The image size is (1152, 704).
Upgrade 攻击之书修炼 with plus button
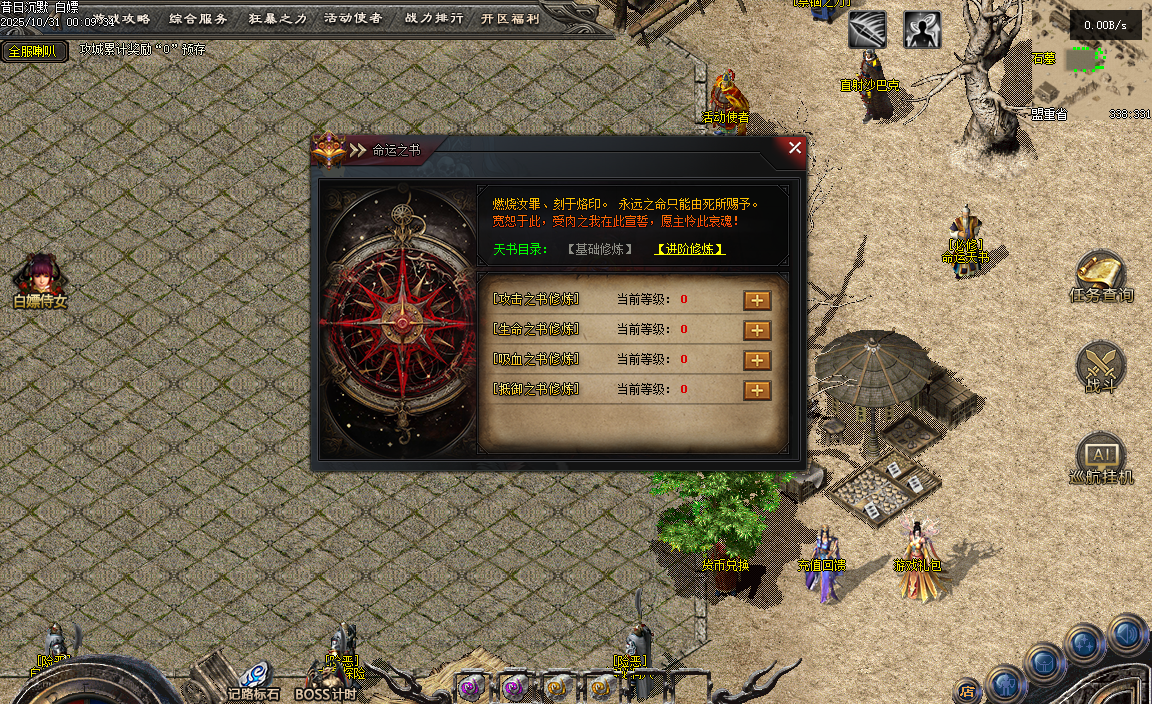(757, 300)
